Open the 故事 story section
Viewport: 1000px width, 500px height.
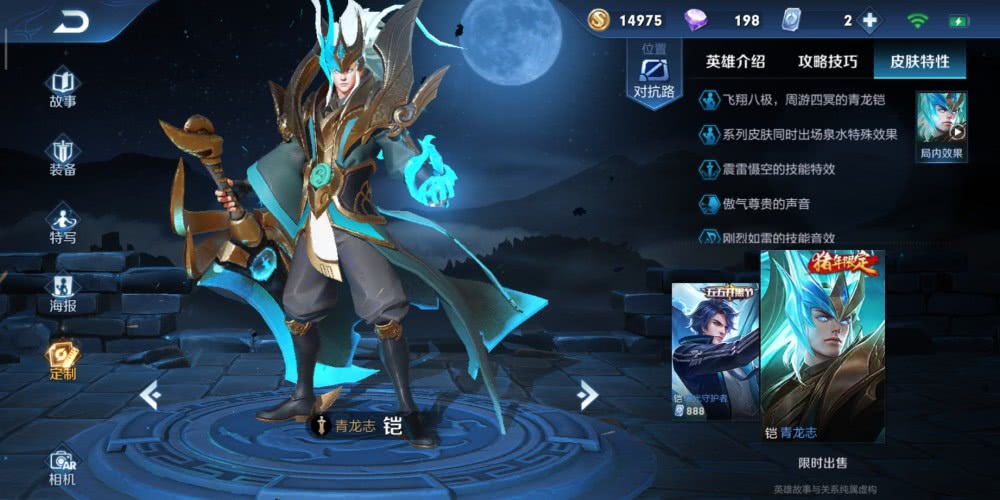tap(63, 87)
